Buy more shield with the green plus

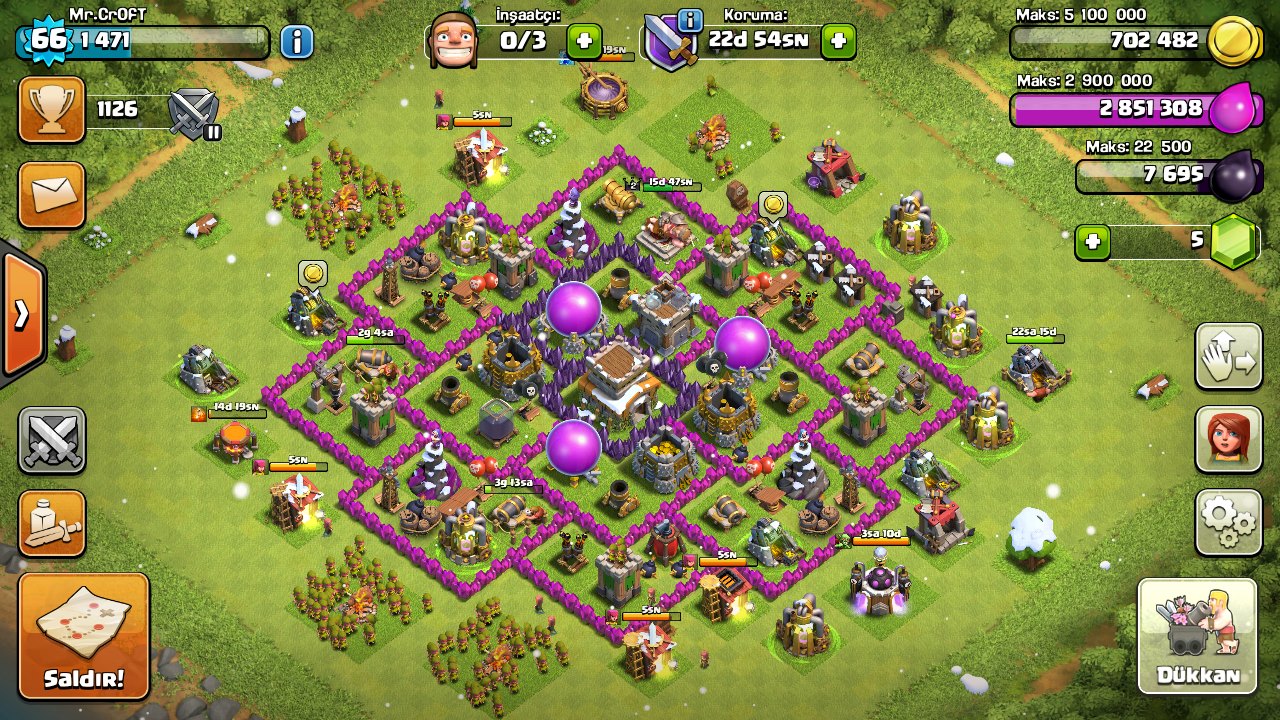click(838, 41)
